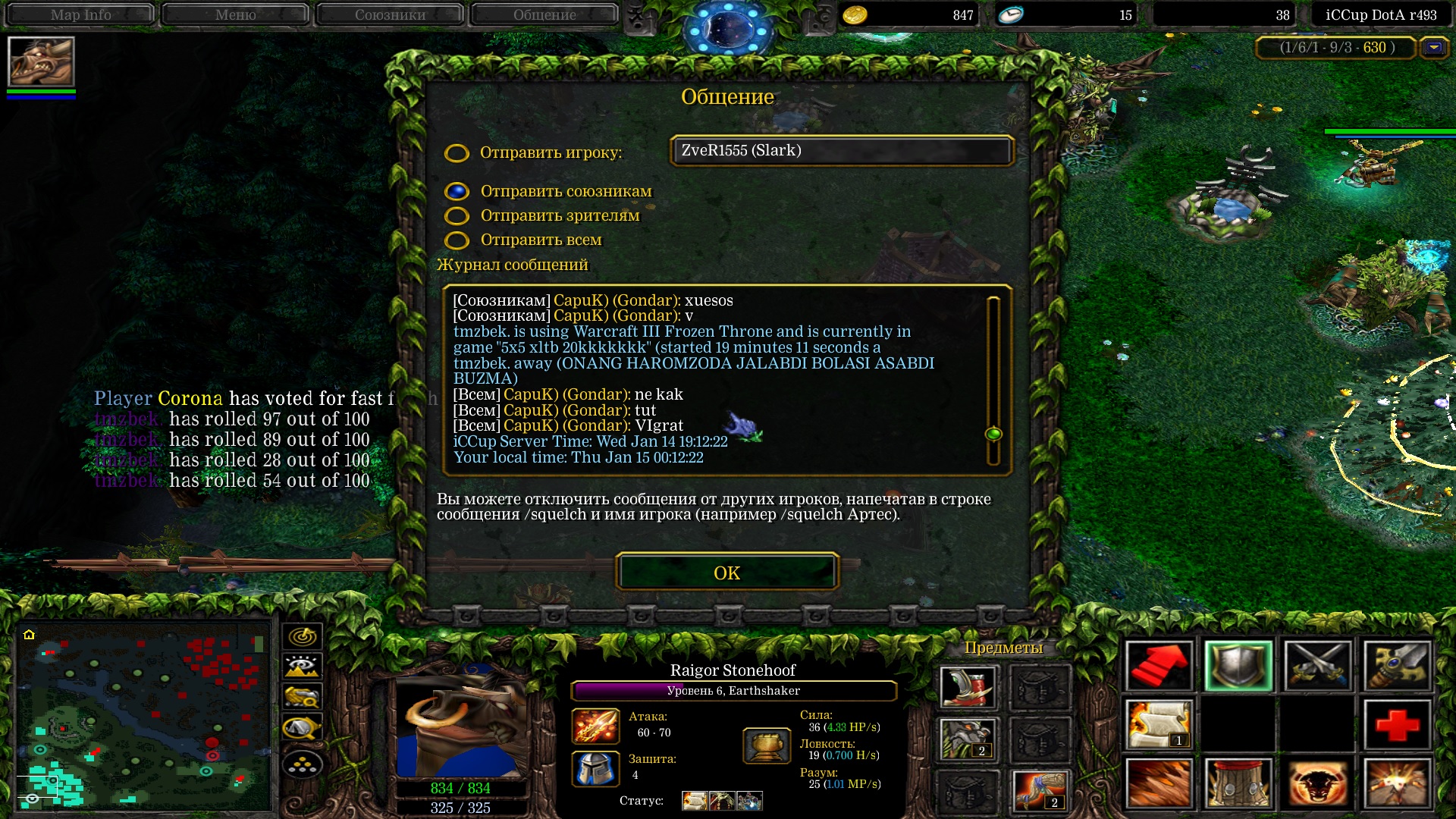Confirm the chat dialog with OK
The height and width of the screenshot is (819, 1456).
726,573
